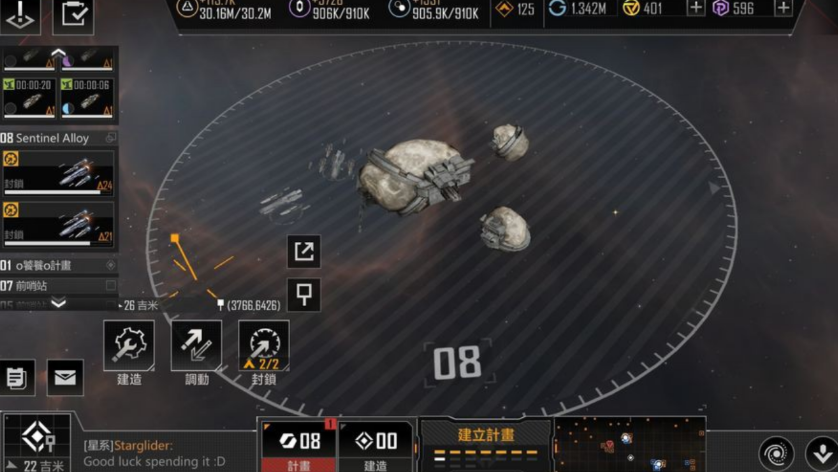Open the exclamation alert icon
This screenshot has width=838, height=472.
(21, 15)
